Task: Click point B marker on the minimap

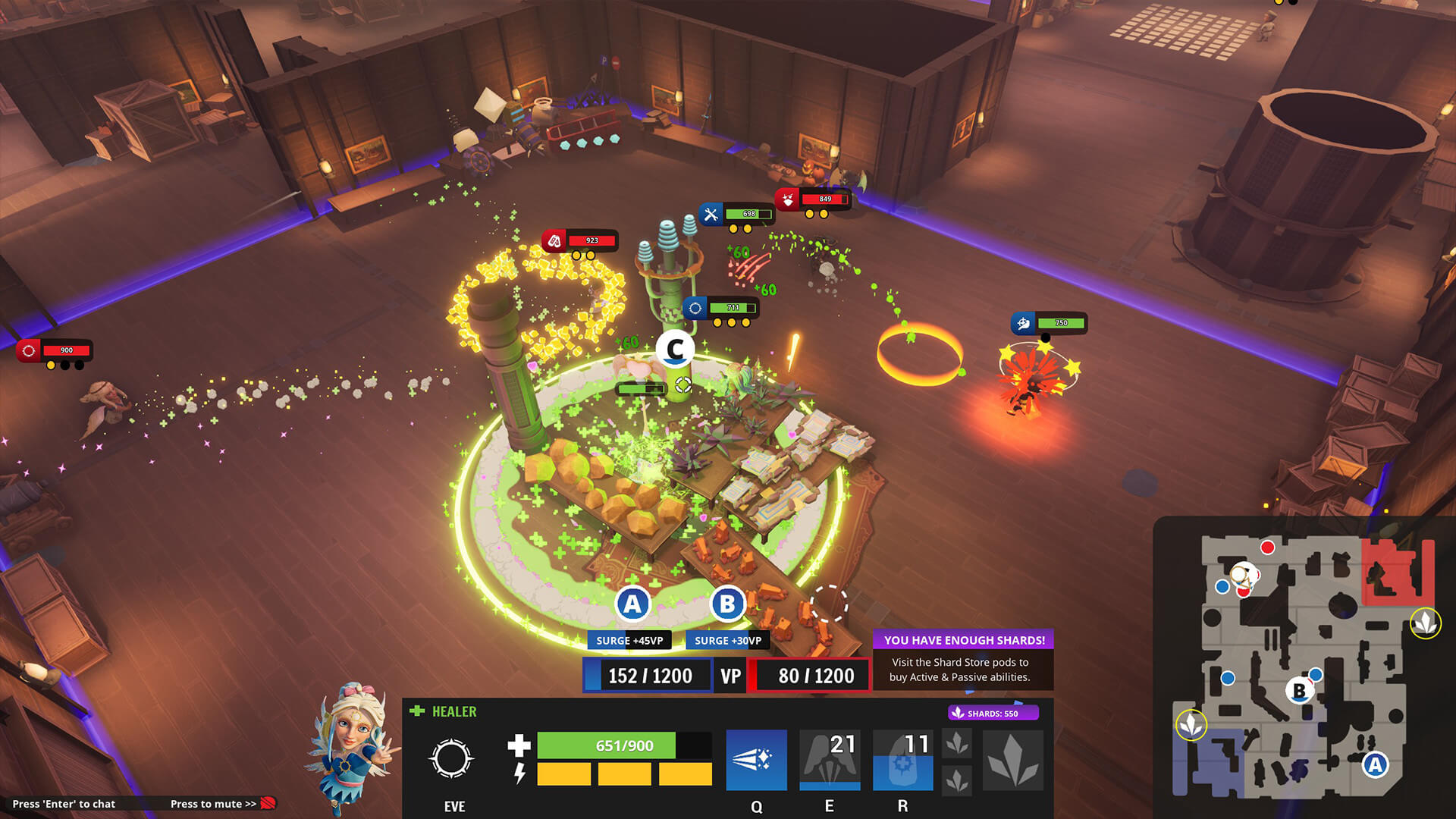Action: coord(1299,691)
